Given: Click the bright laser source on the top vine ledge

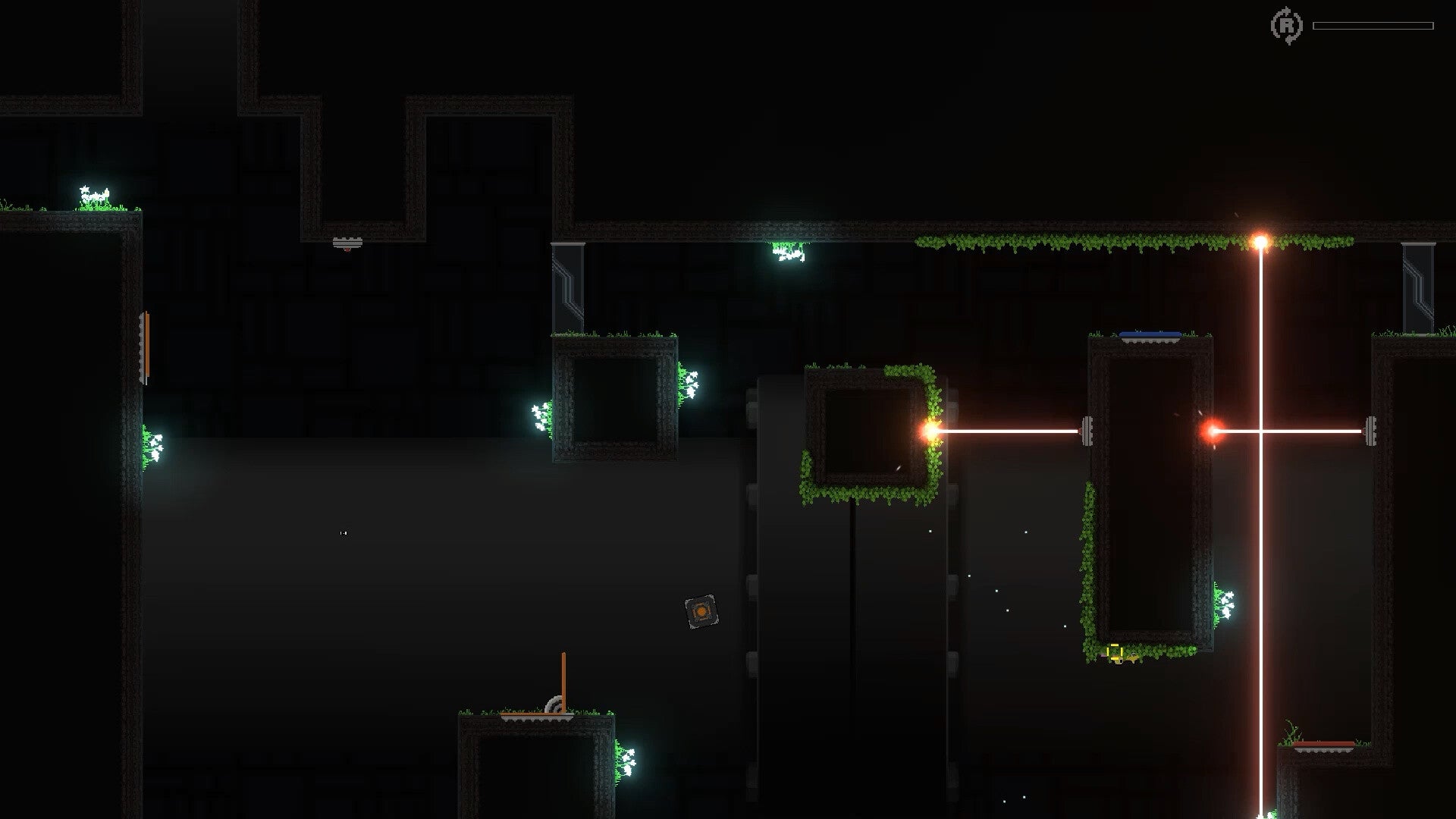Looking at the screenshot, I should point(1261,239).
